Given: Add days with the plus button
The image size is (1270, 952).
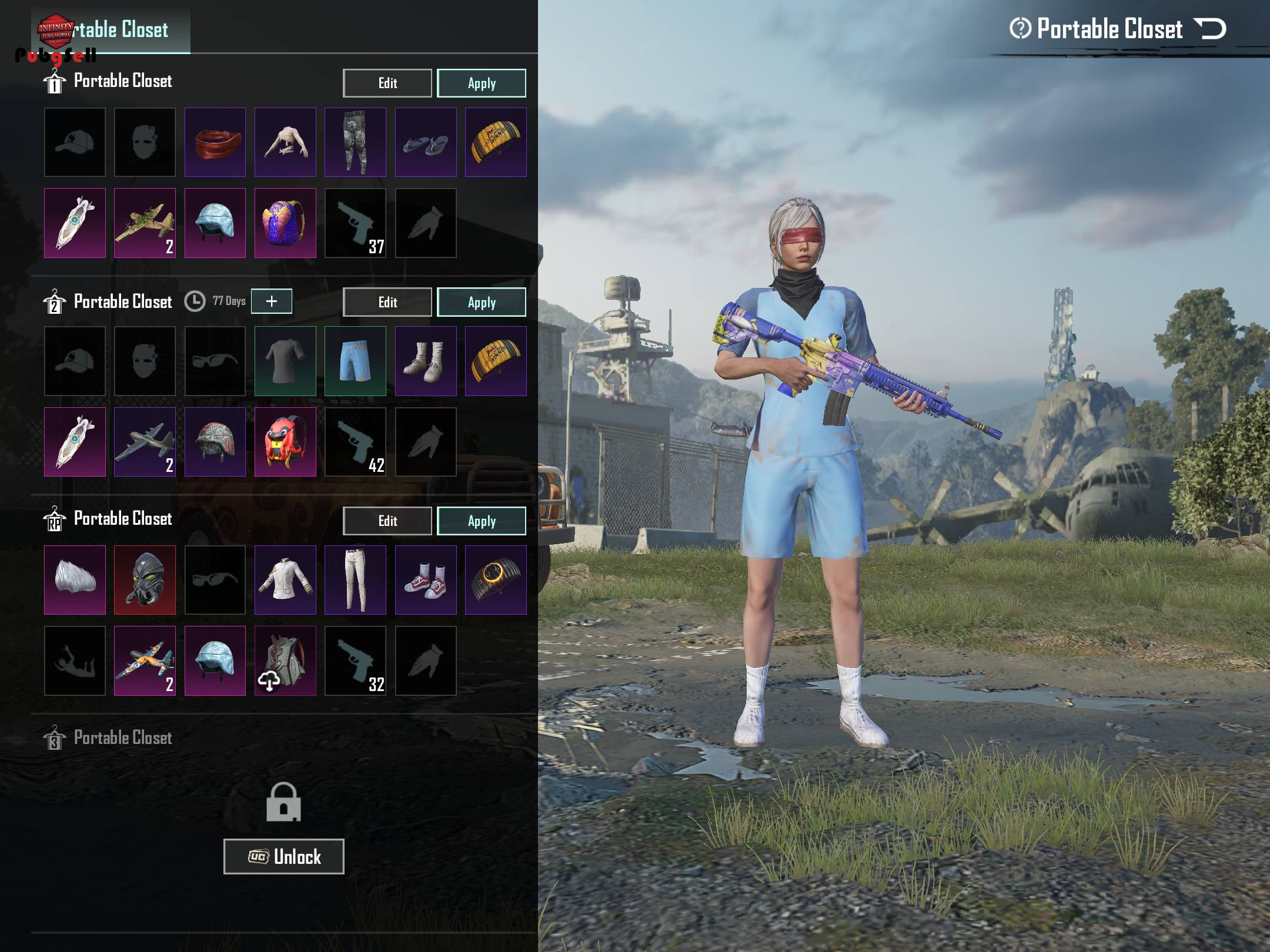Looking at the screenshot, I should click(x=271, y=301).
